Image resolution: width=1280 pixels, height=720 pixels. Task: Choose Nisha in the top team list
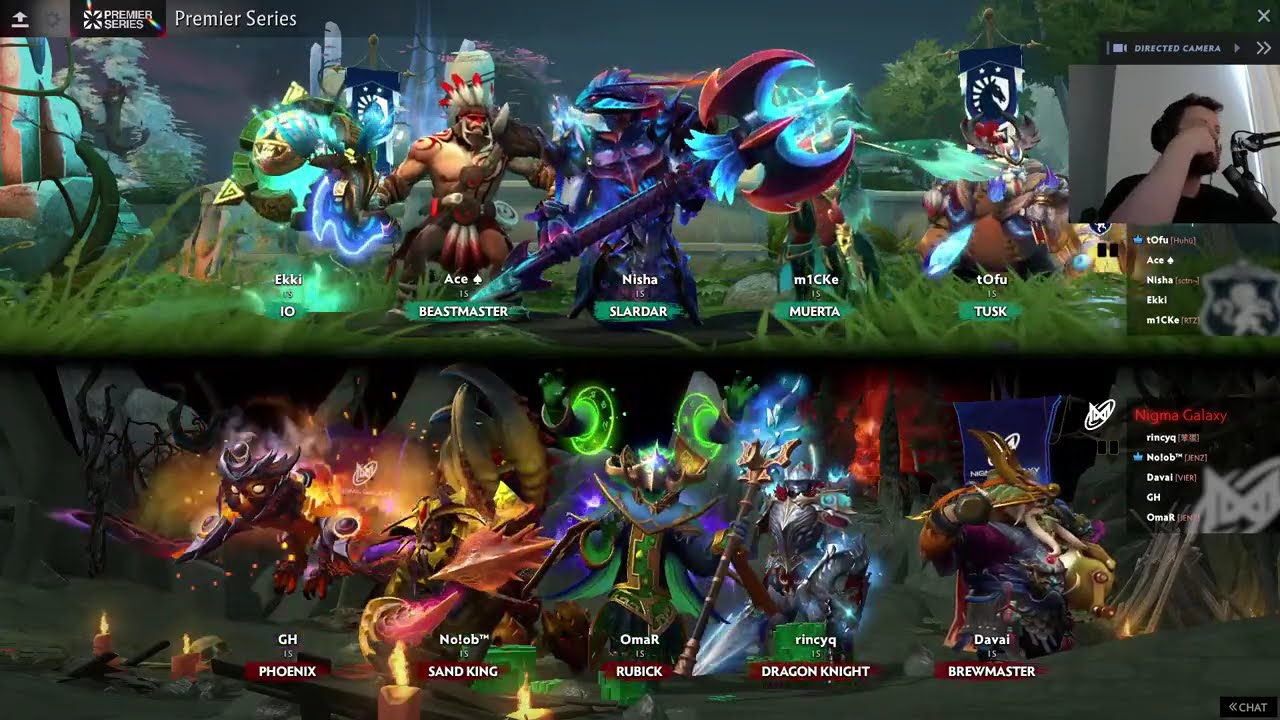pos(1160,280)
